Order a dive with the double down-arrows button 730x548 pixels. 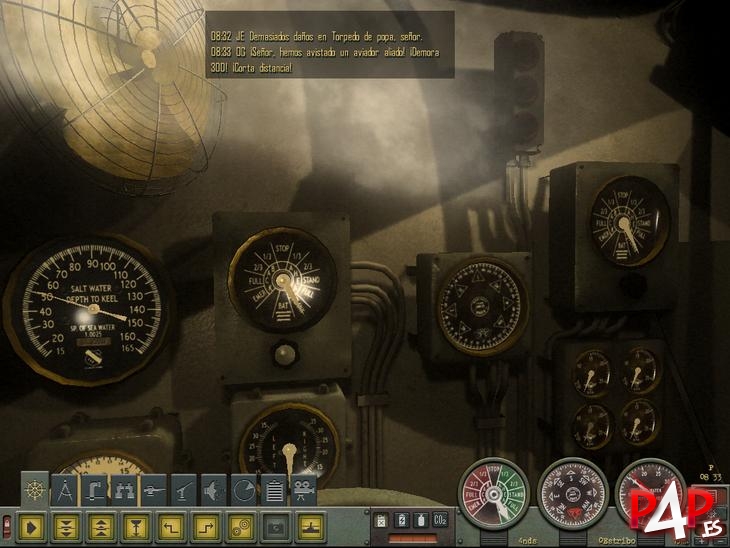pyautogui.click(x=67, y=523)
